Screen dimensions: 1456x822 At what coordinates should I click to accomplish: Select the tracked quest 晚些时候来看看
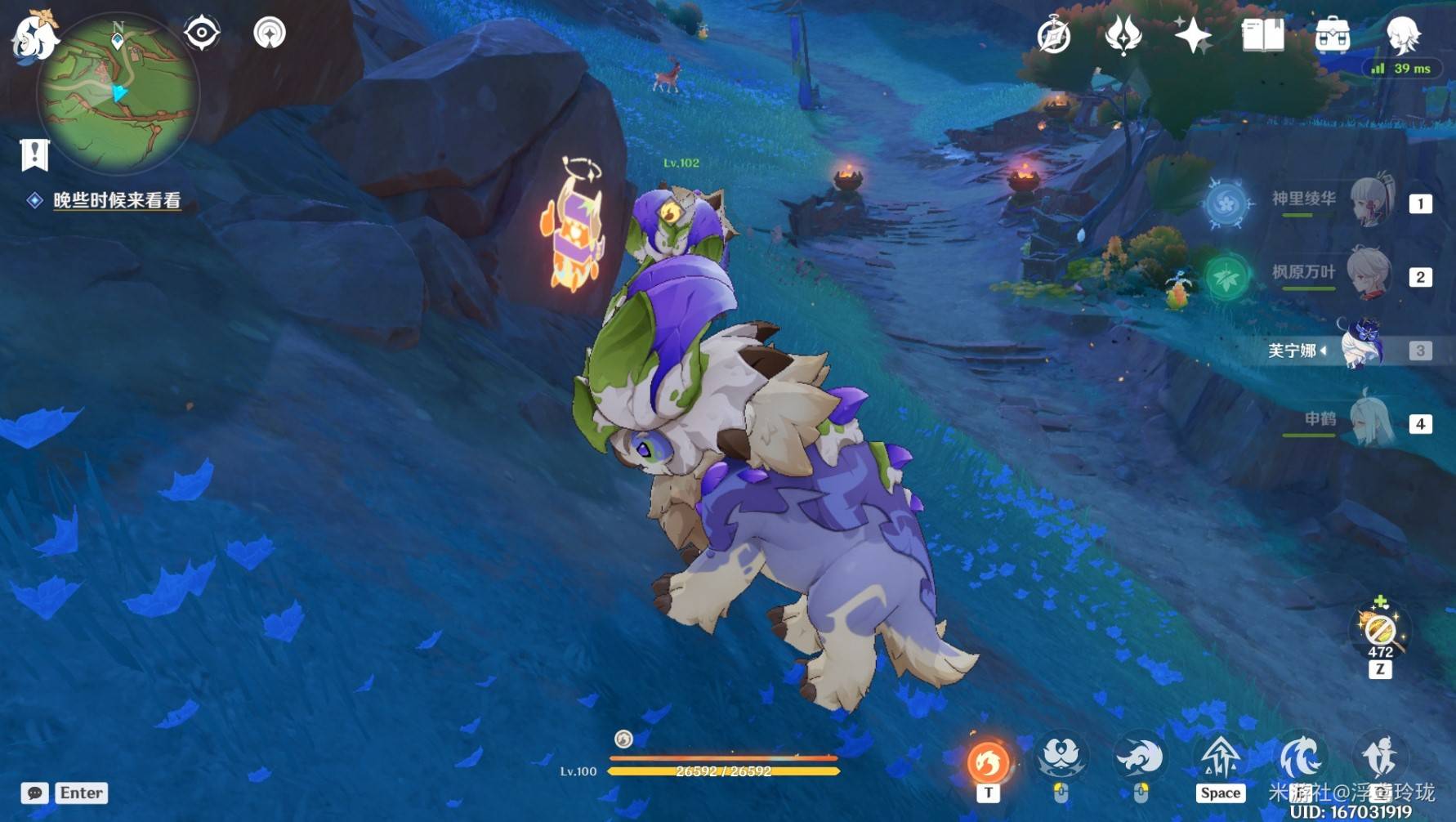coord(116,200)
